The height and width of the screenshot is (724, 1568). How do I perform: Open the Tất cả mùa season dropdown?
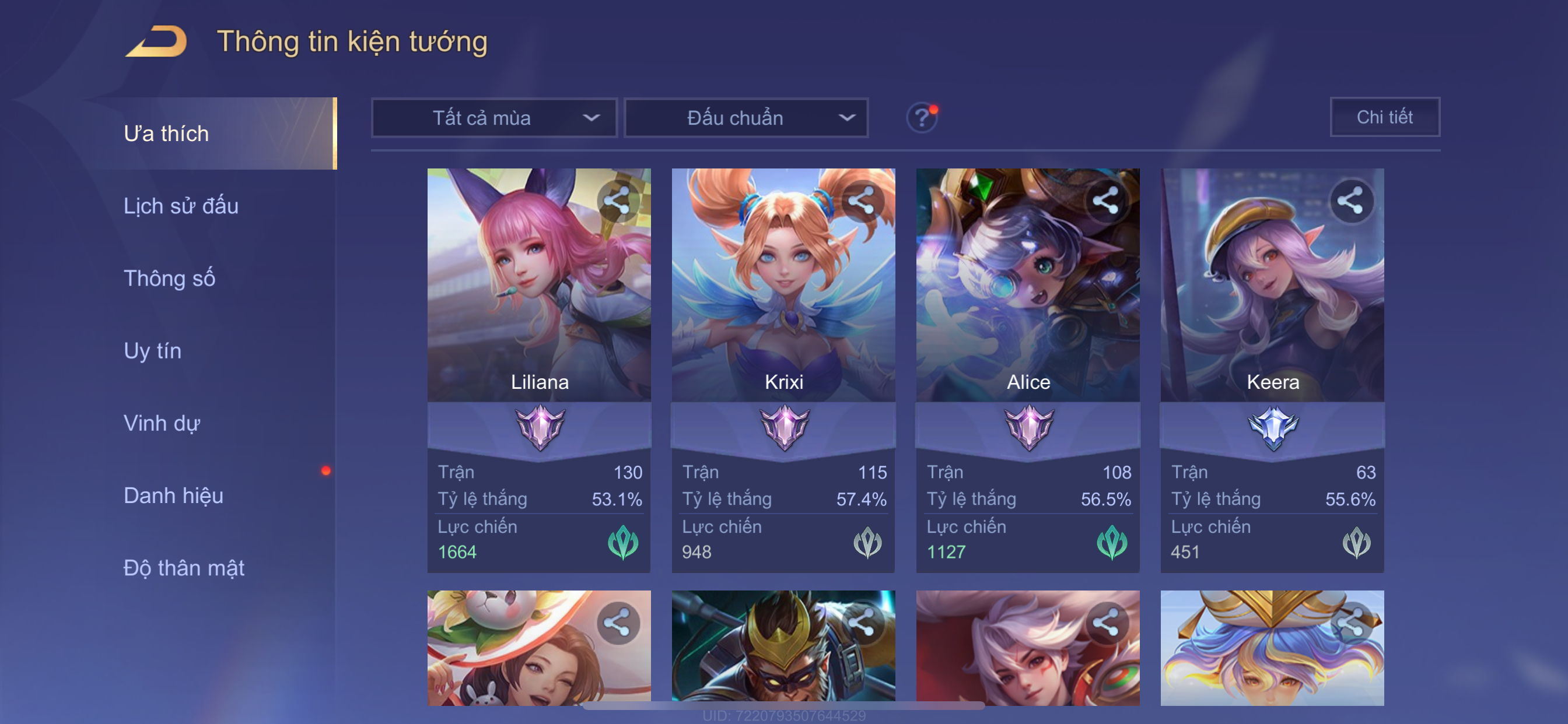pos(494,118)
